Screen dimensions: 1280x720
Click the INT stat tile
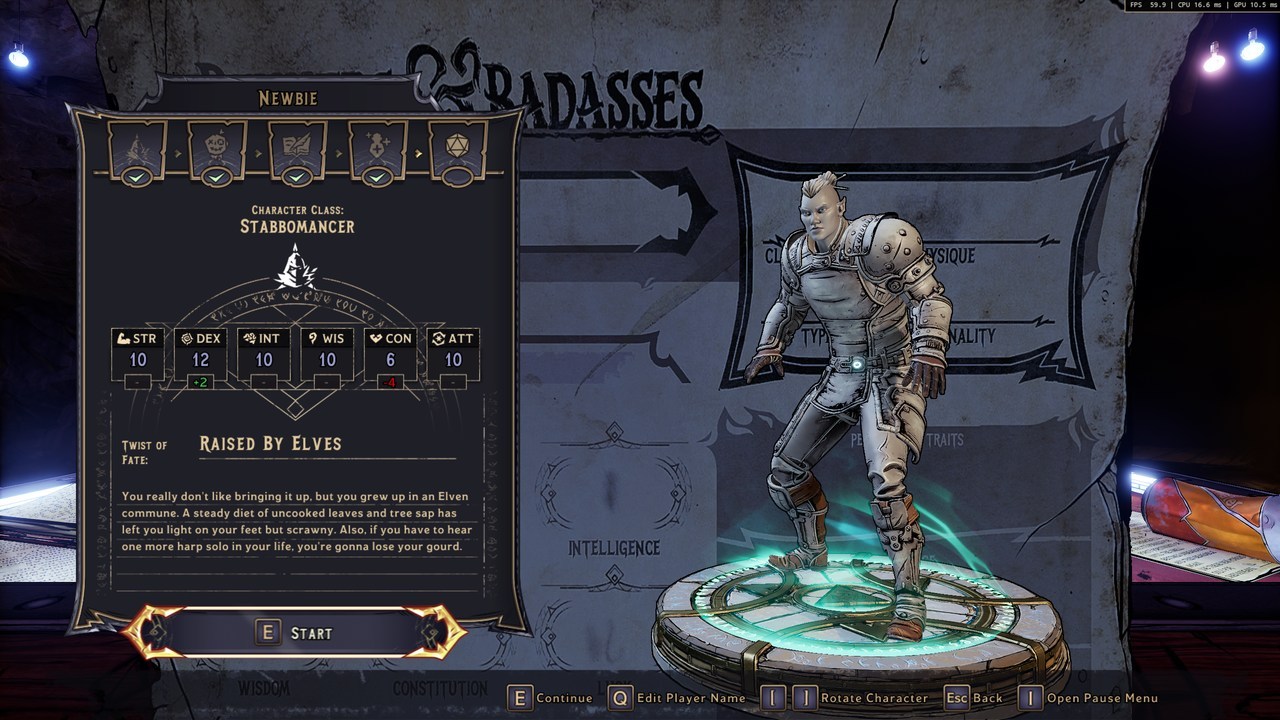click(264, 354)
